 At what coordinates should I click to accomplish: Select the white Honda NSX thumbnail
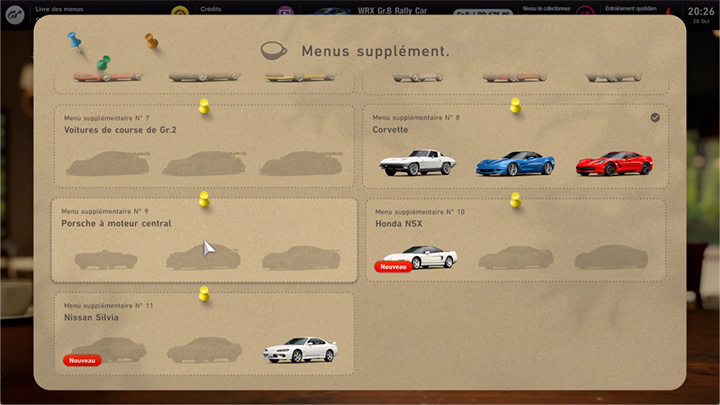[420, 256]
